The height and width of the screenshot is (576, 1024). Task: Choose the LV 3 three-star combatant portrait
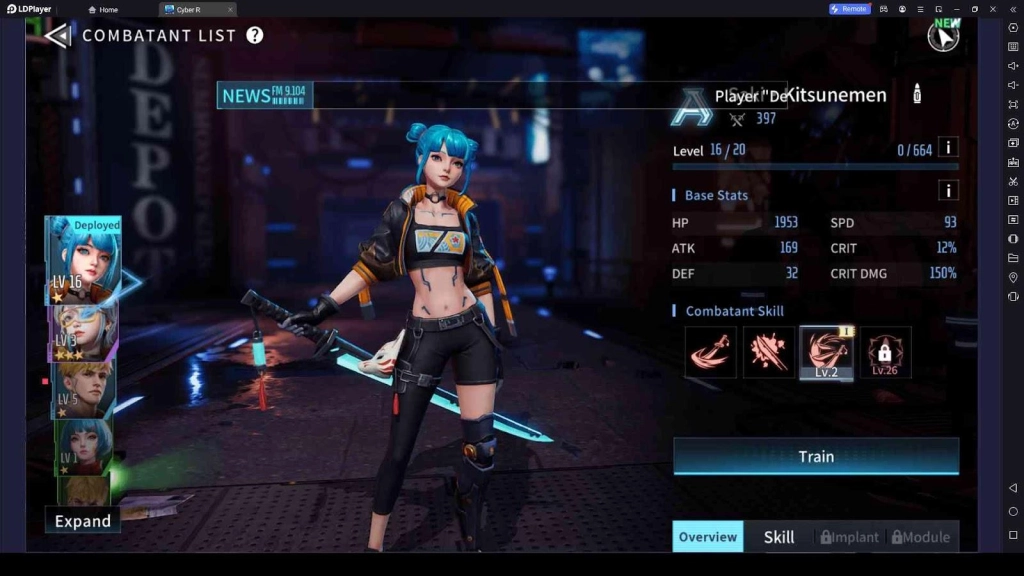click(84, 331)
